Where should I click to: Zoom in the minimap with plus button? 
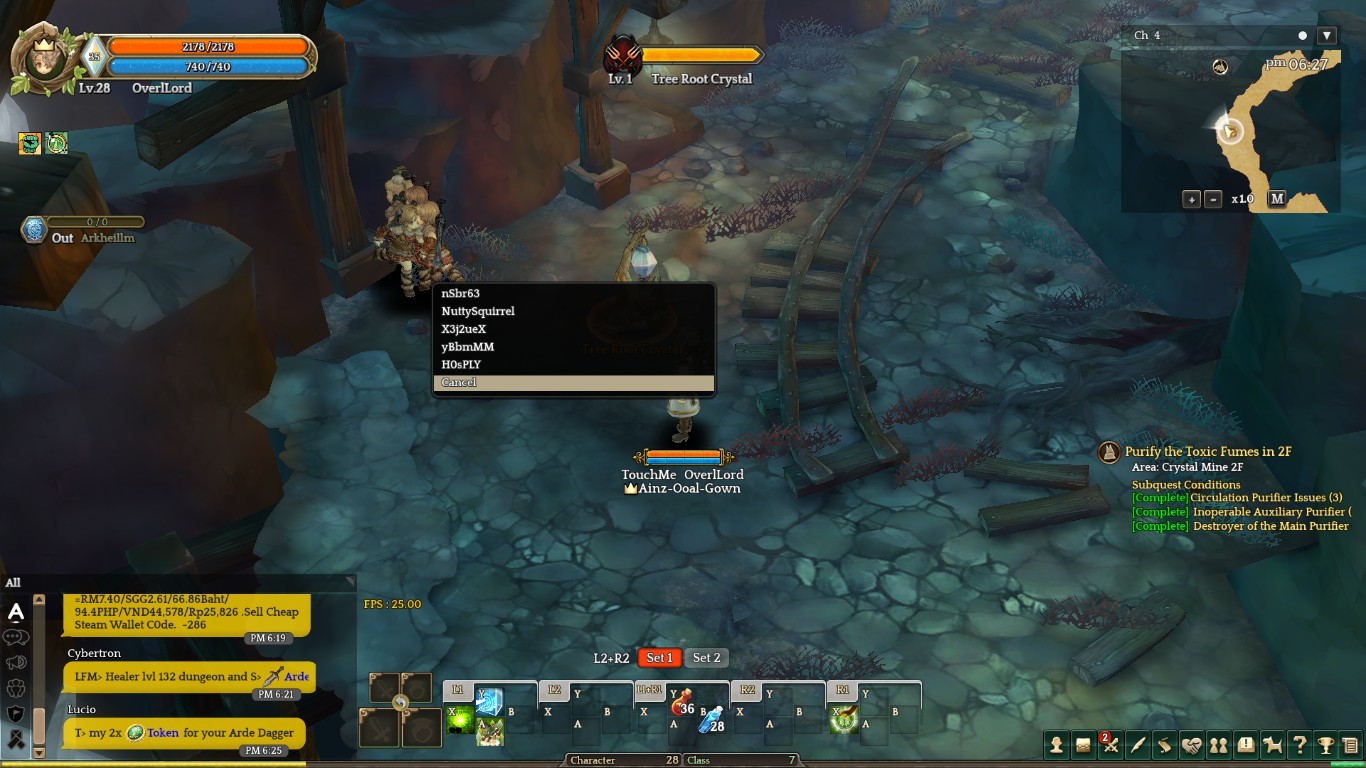[x=1191, y=199]
